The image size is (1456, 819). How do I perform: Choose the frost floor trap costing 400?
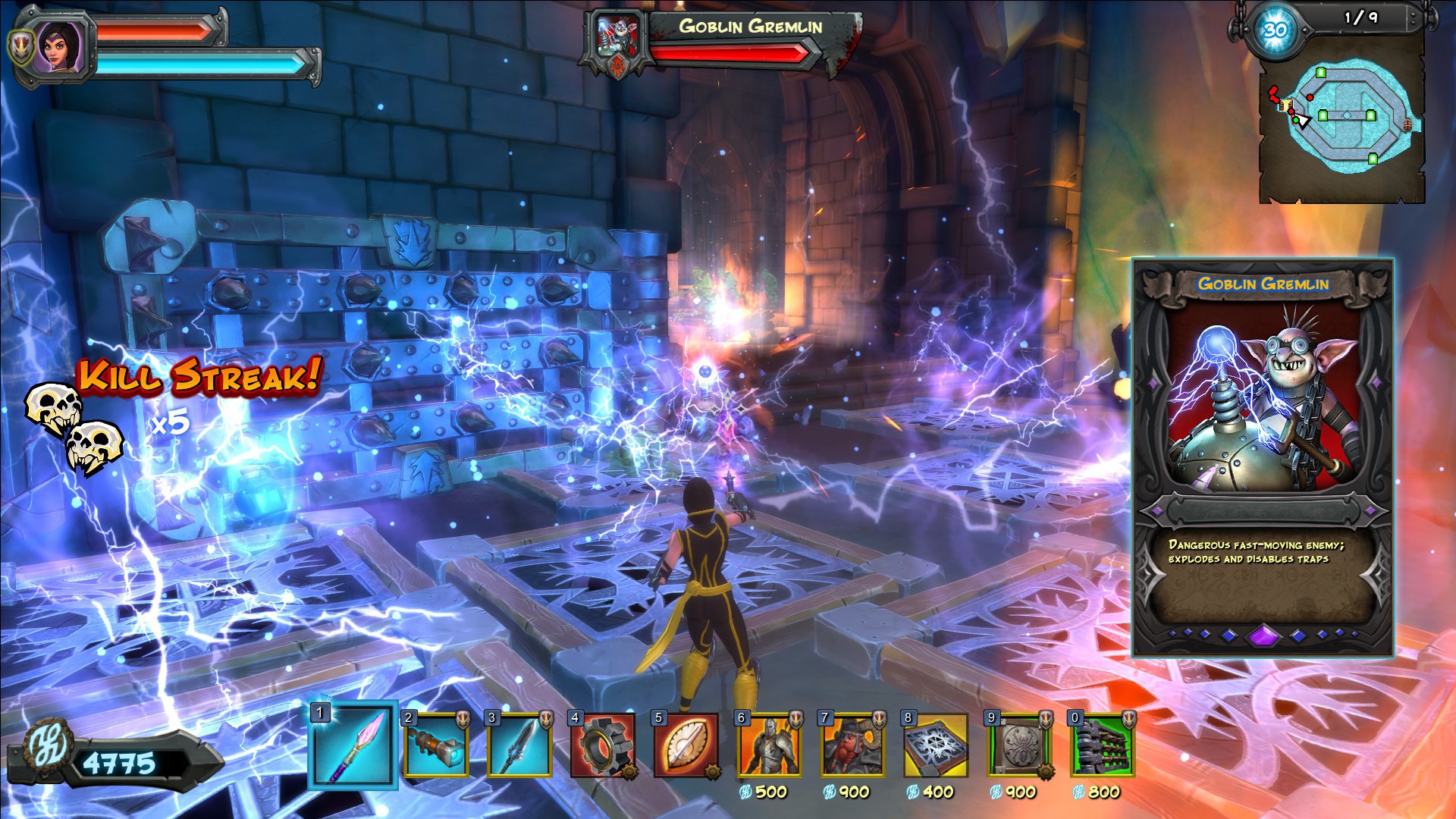tap(936, 746)
